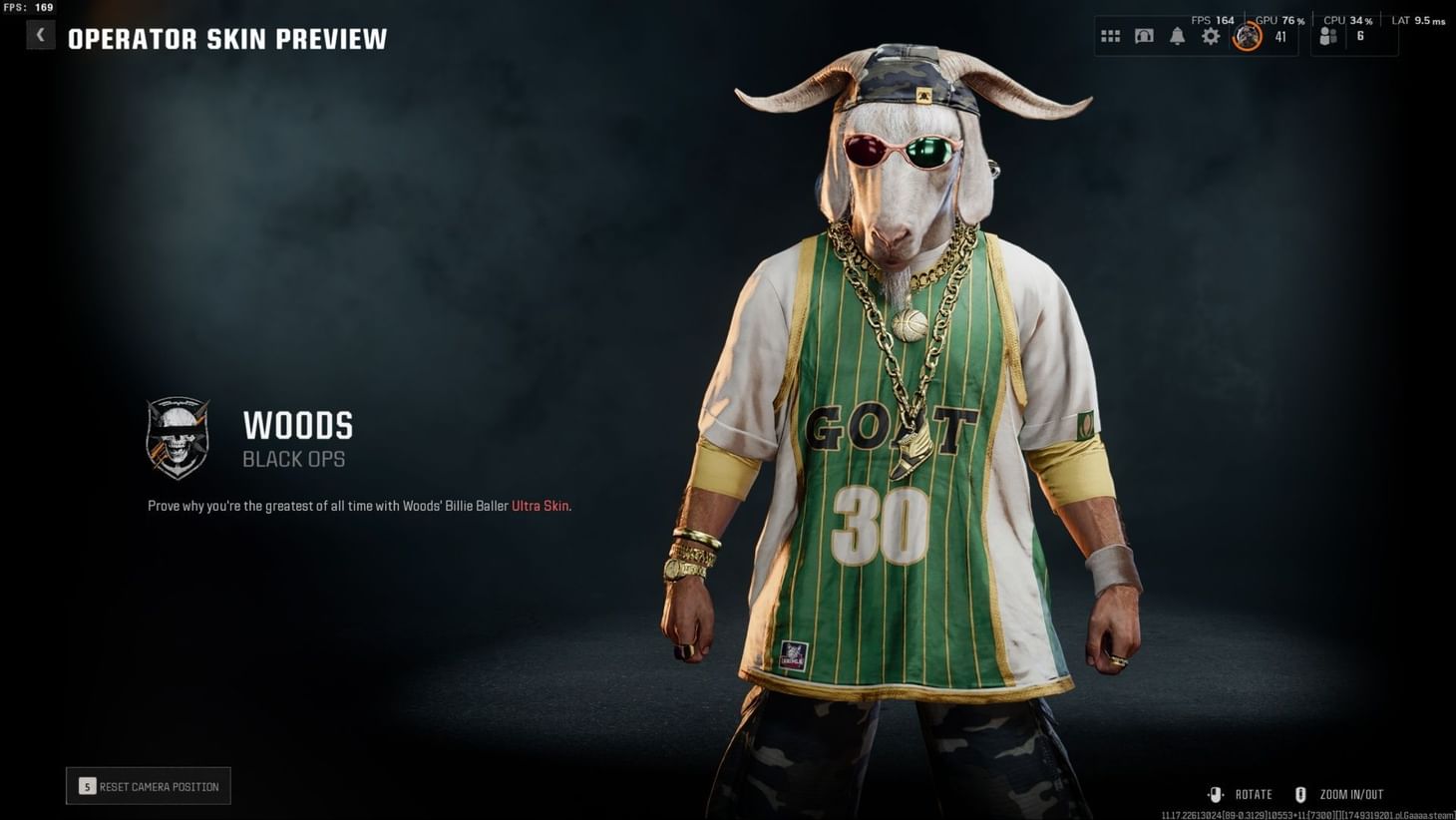View your notifications via the bell icon
Image resolution: width=1456 pixels, height=820 pixels.
[1177, 36]
